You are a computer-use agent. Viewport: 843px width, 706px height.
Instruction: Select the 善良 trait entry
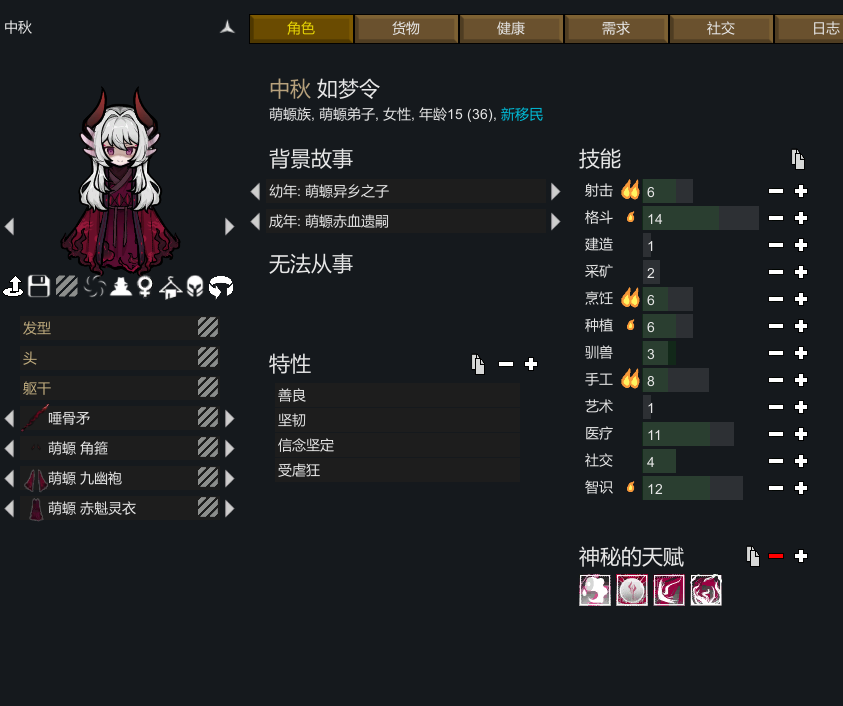click(x=396, y=396)
